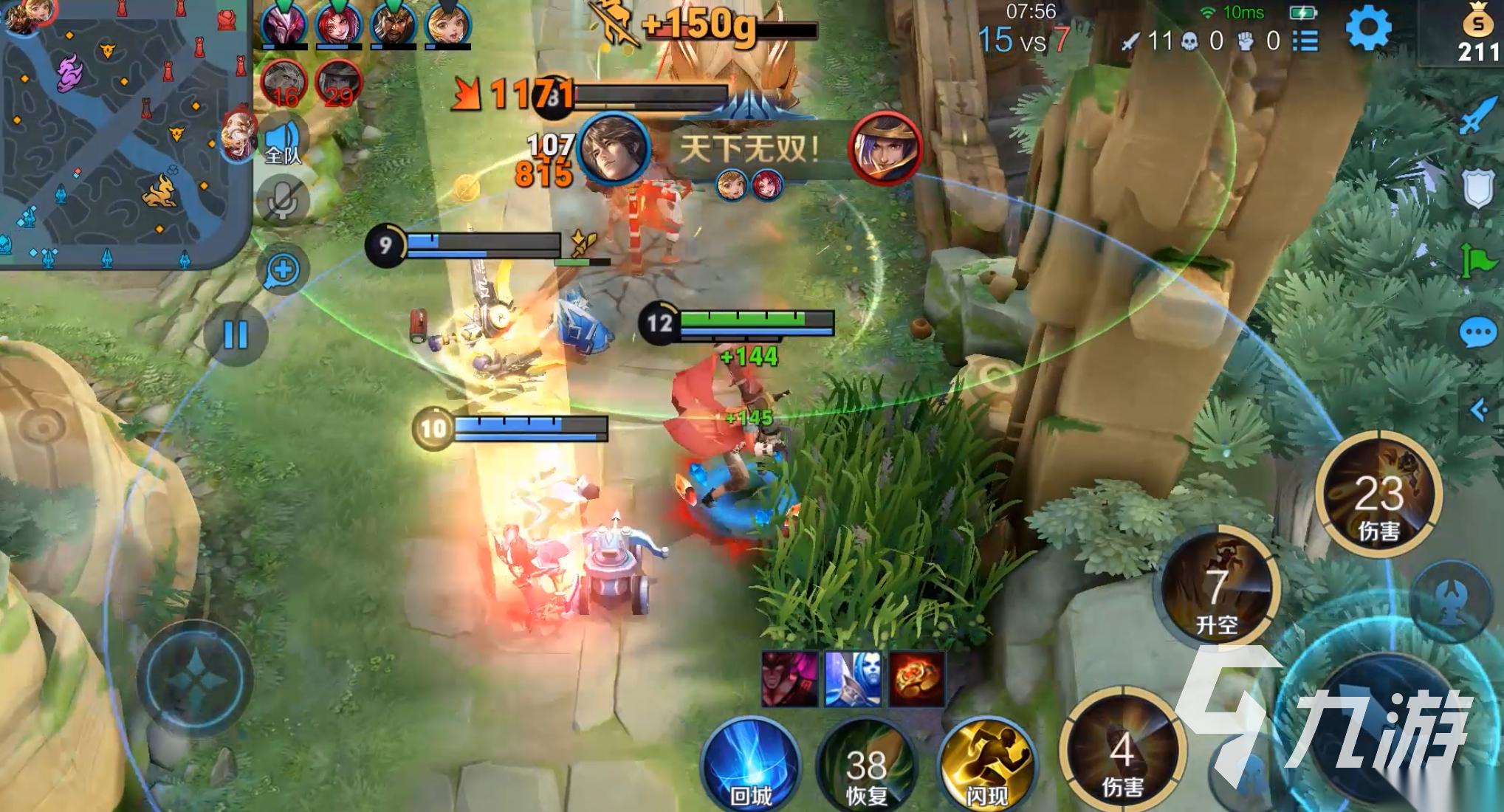
Task: Open the gold coin shop
Action: pos(1477,33)
